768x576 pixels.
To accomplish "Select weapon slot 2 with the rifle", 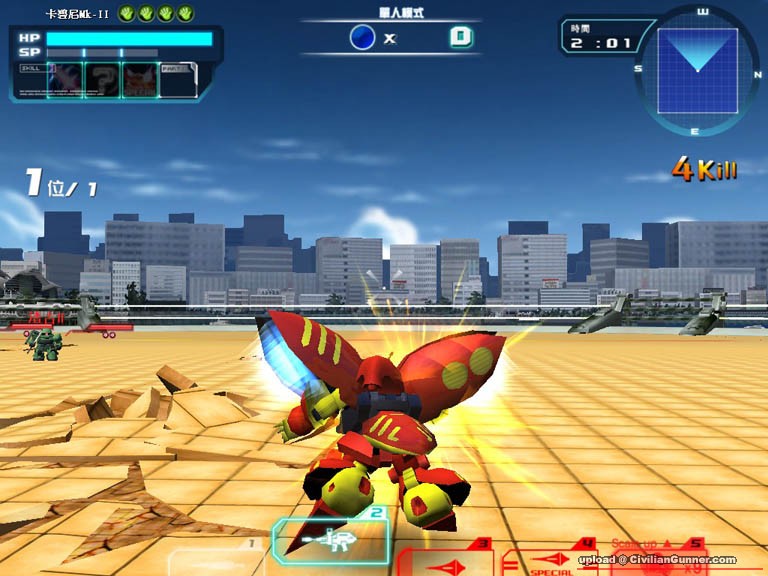I will [331, 540].
